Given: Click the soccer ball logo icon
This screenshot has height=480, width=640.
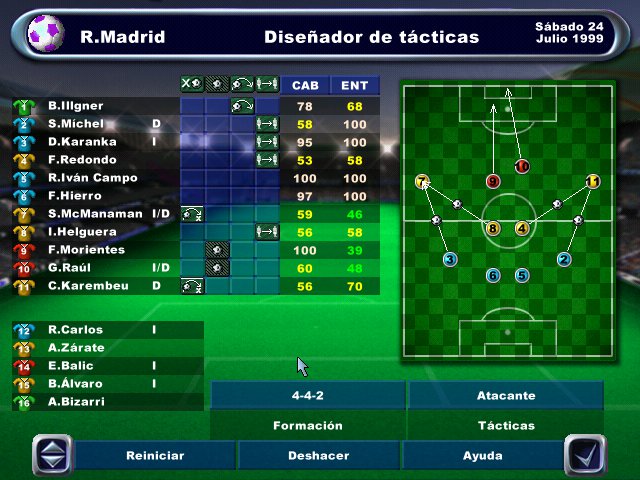Looking at the screenshot, I should coord(43,36).
